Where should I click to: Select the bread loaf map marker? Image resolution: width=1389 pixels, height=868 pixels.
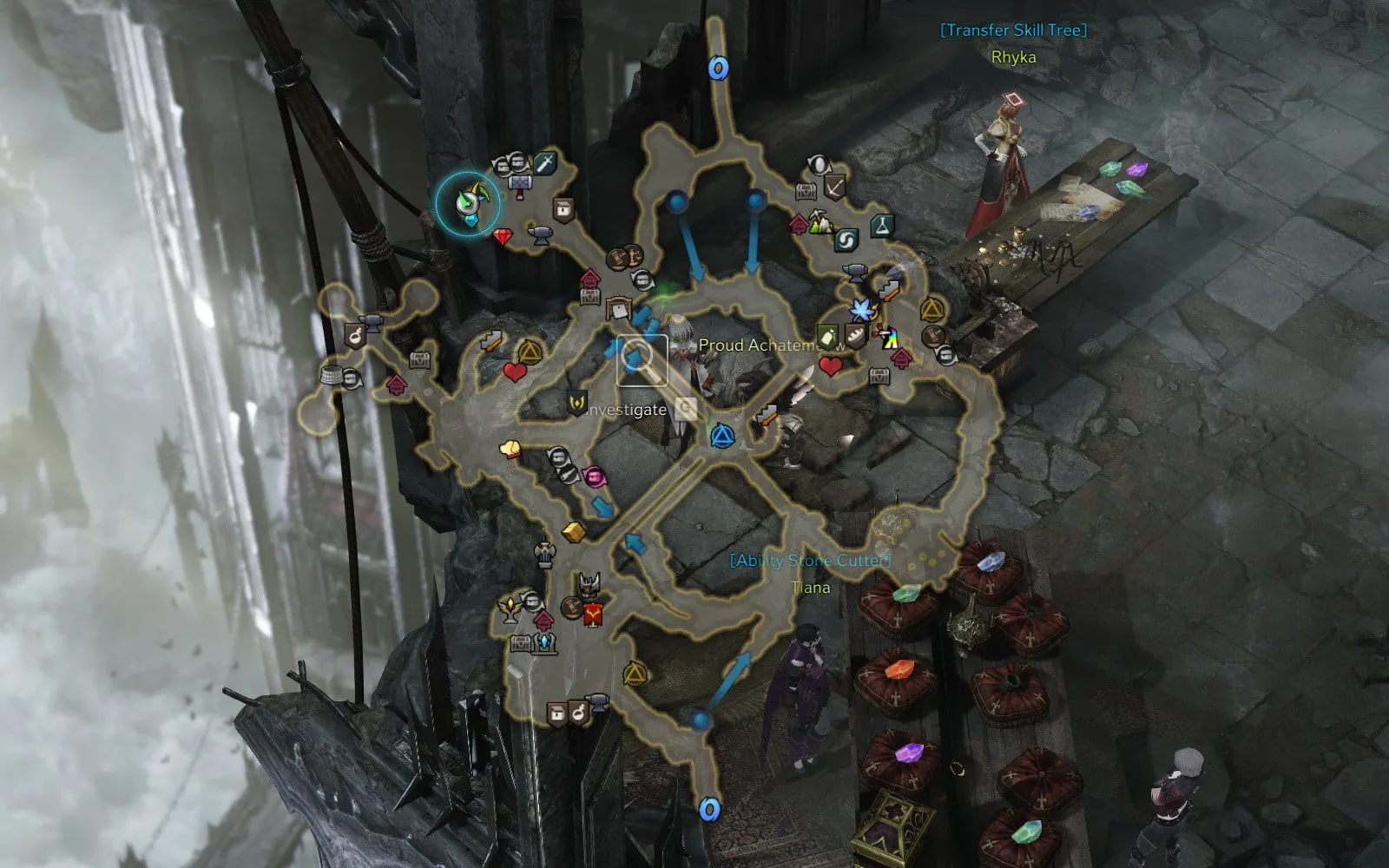855,338
